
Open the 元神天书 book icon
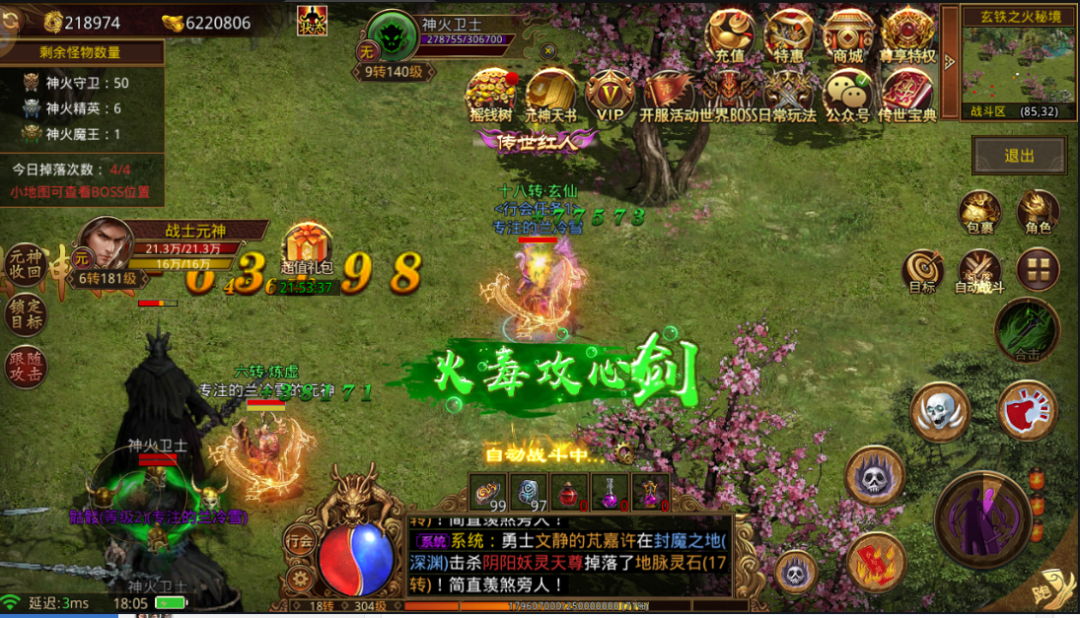[551, 95]
